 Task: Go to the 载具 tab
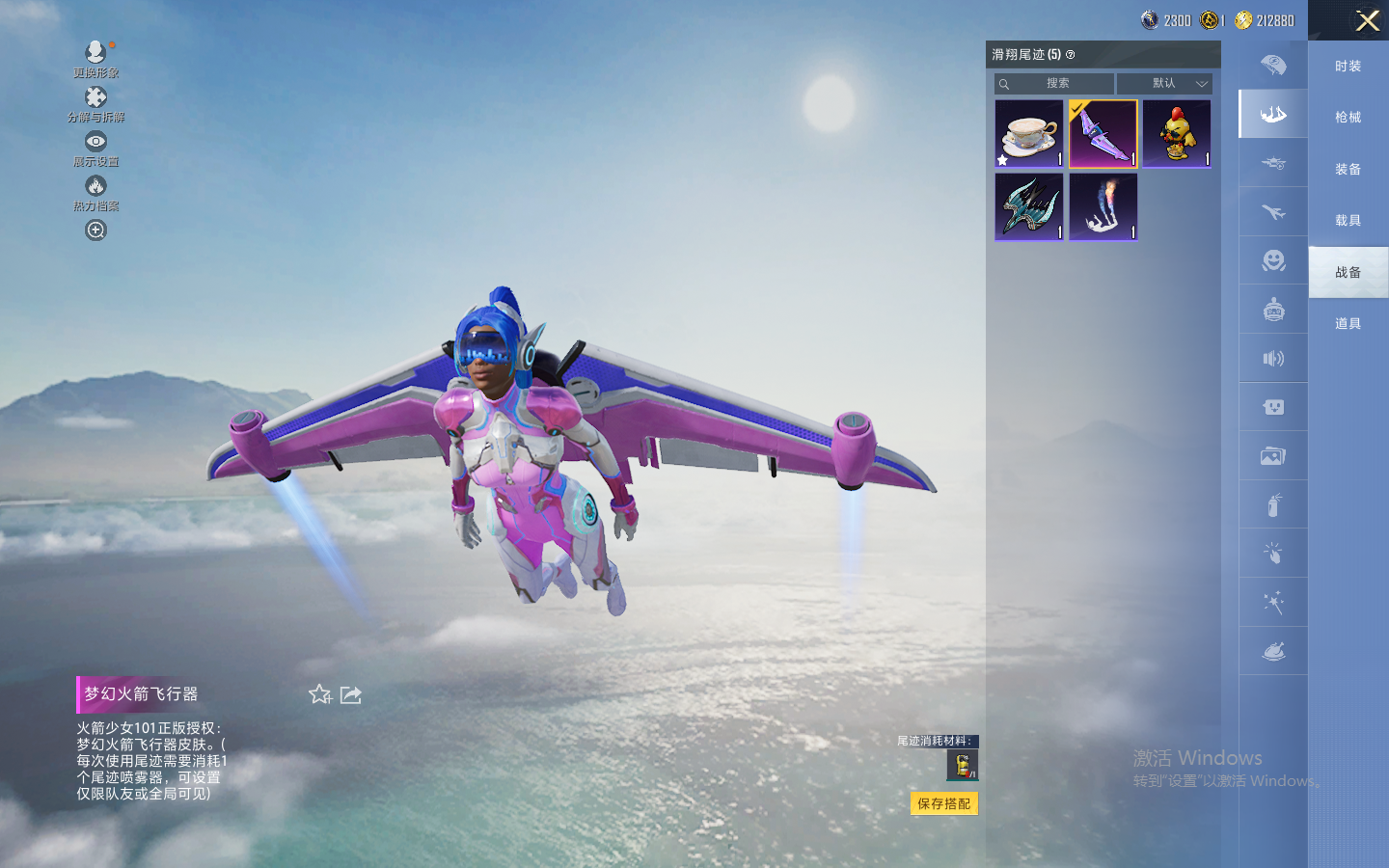(x=1348, y=221)
